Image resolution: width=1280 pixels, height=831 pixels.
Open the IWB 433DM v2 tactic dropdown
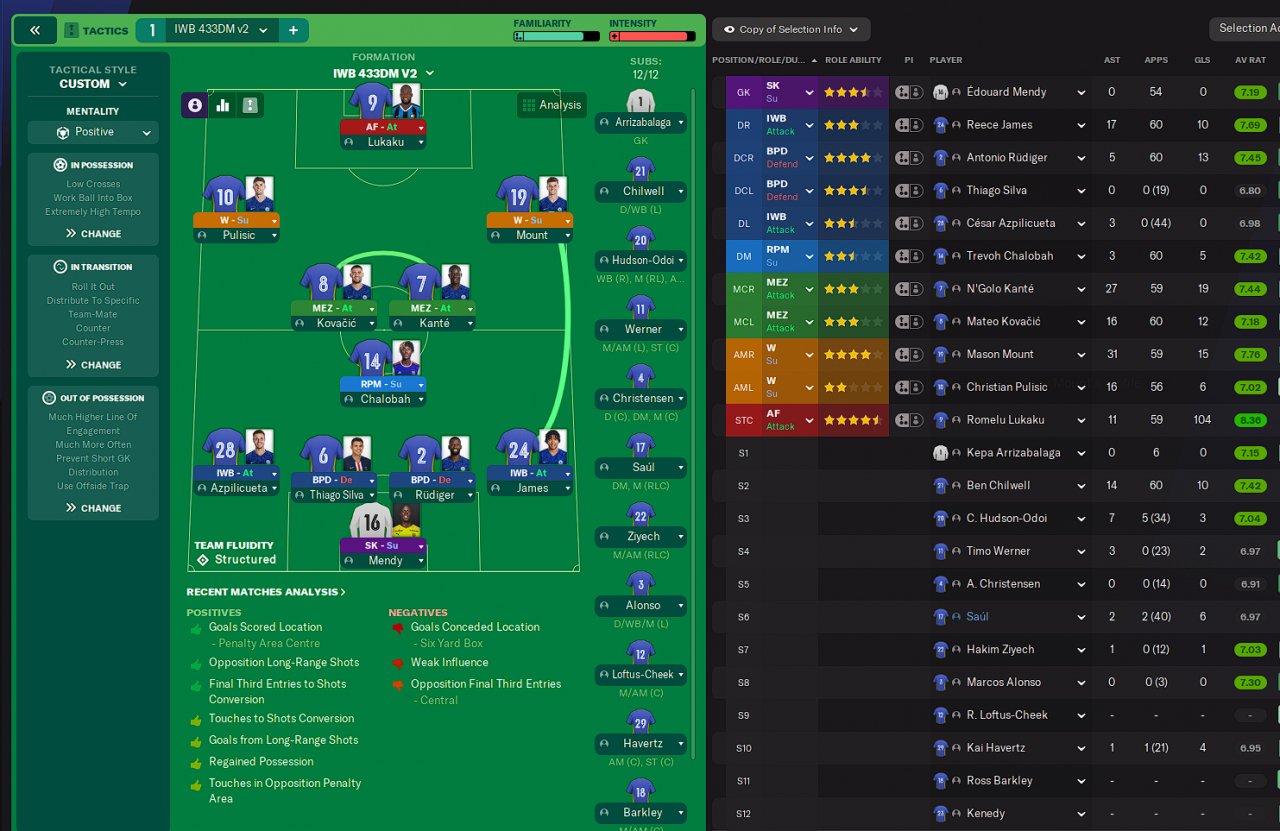[x=221, y=30]
